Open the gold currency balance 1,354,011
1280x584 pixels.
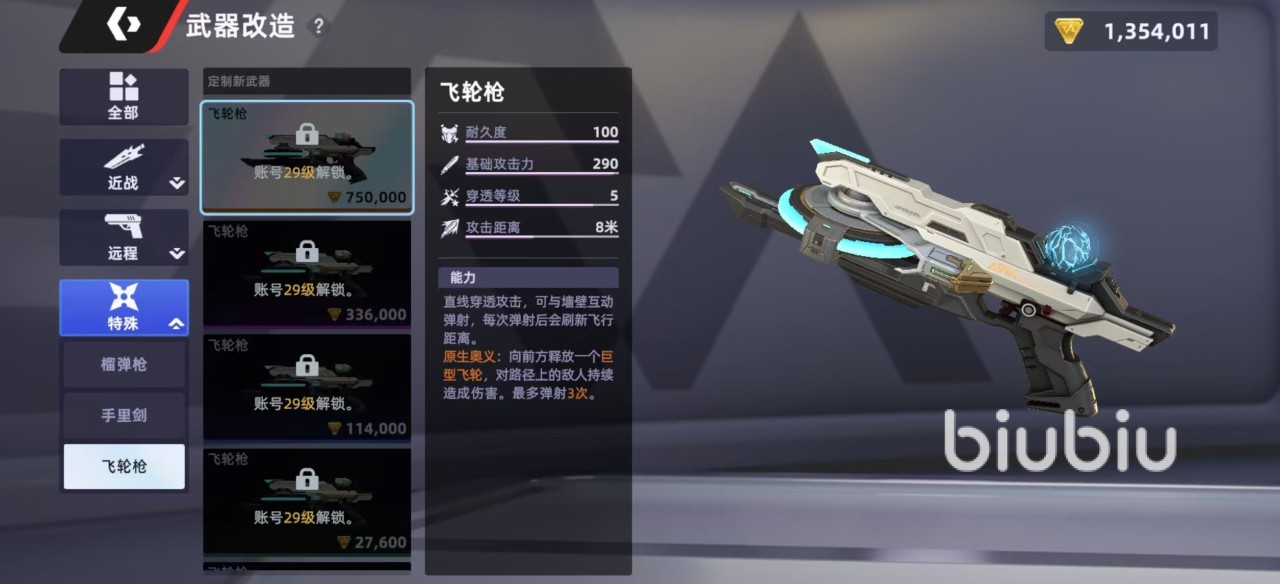pos(1132,31)
